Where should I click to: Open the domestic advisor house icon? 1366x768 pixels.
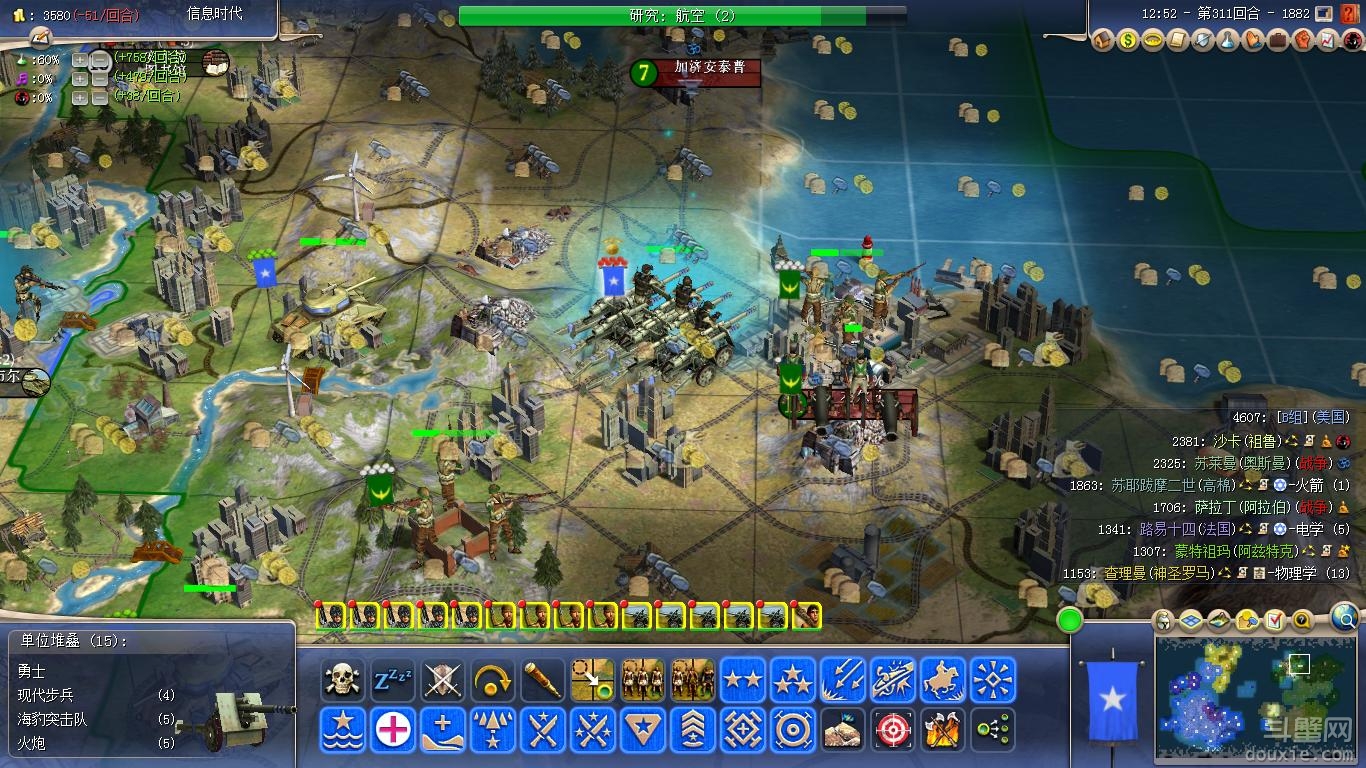click(x=1103, y=41)
